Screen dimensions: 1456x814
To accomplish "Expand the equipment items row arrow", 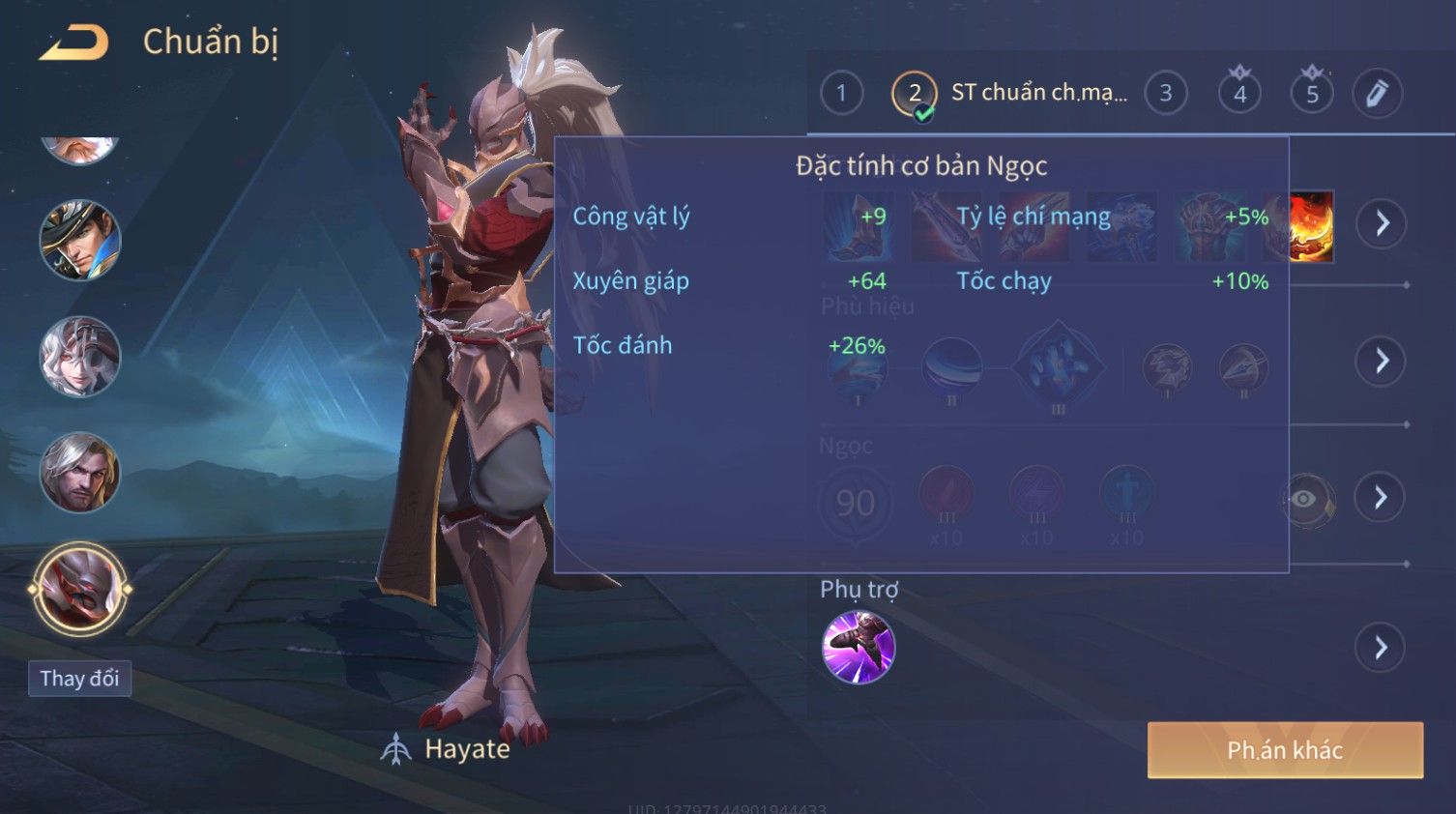I will 1382,223.
